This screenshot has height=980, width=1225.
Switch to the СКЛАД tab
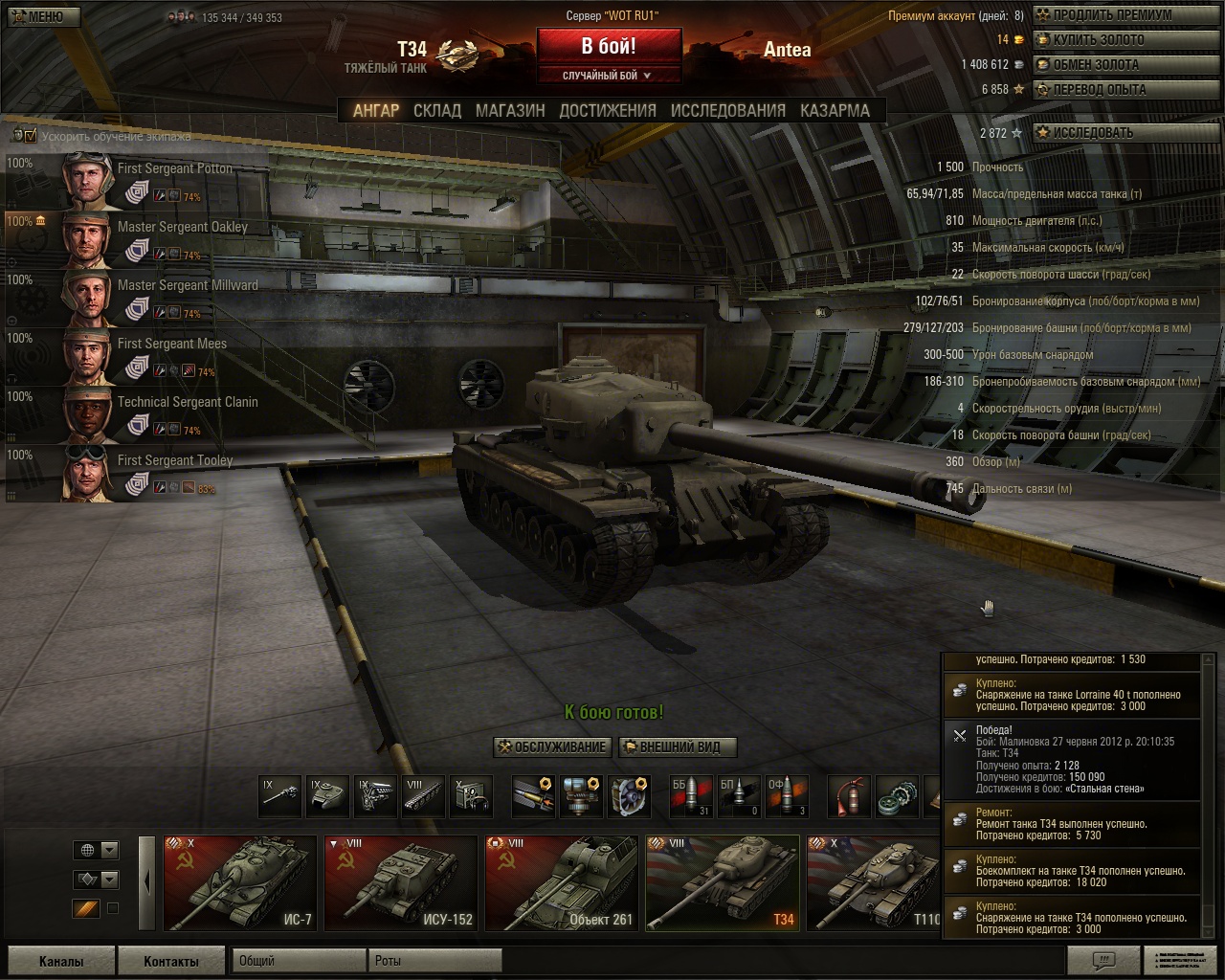tap(437, 111)
